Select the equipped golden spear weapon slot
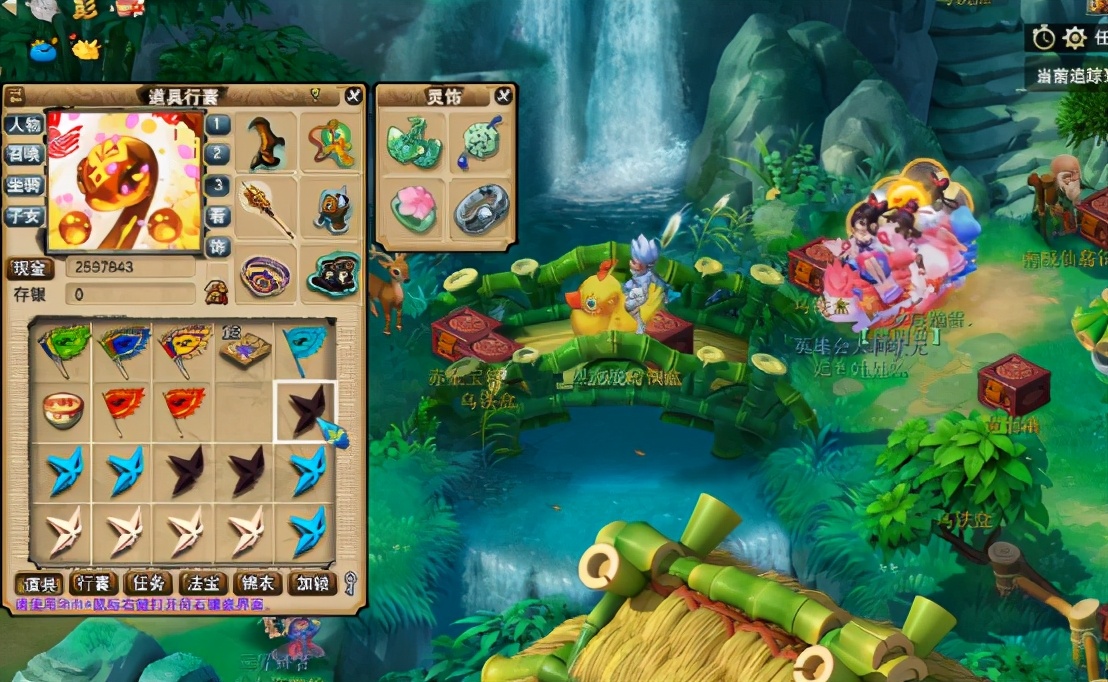The width and height of the screenshot is (1108, 682). (x=268, y=208)
